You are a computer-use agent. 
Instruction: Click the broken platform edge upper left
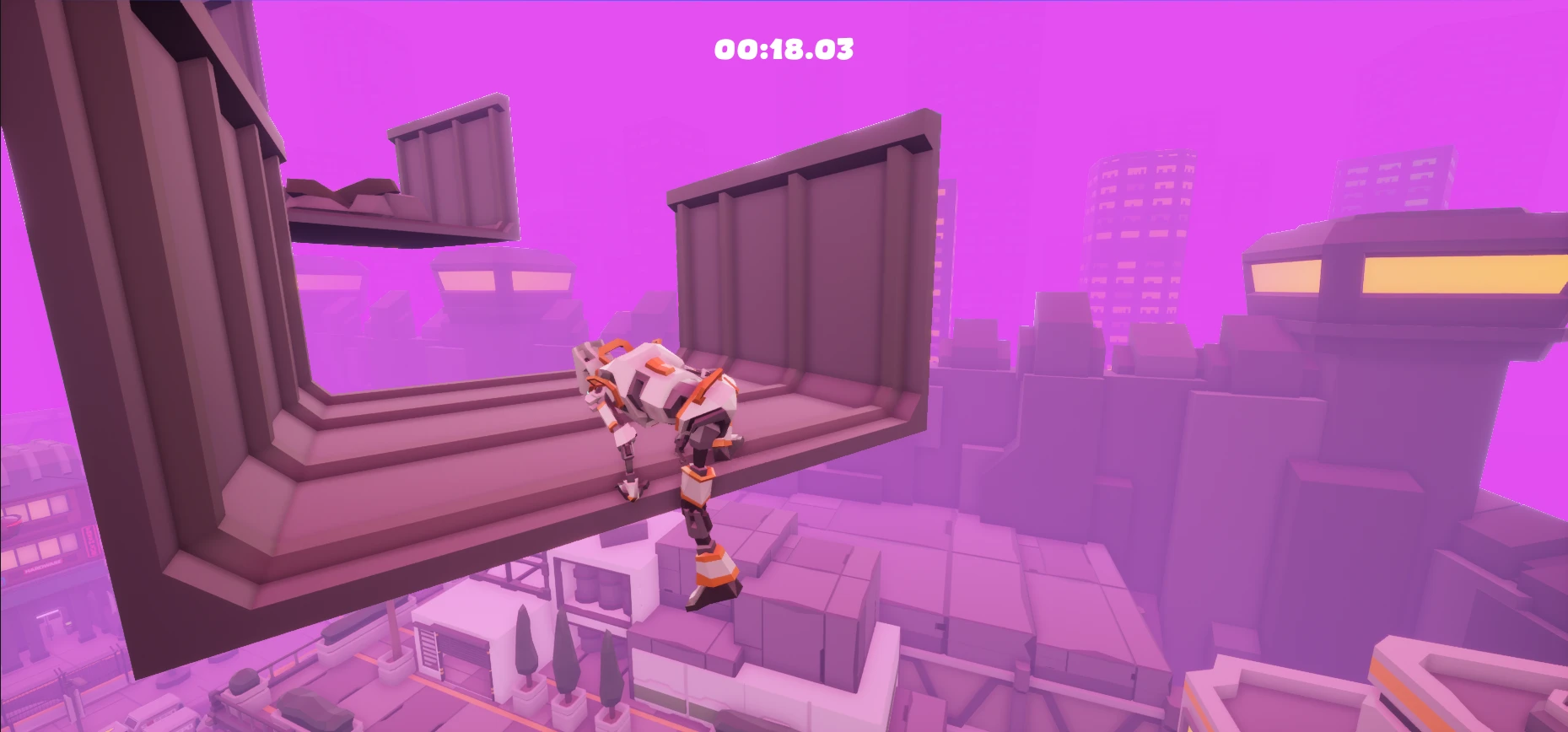point(354,194)
